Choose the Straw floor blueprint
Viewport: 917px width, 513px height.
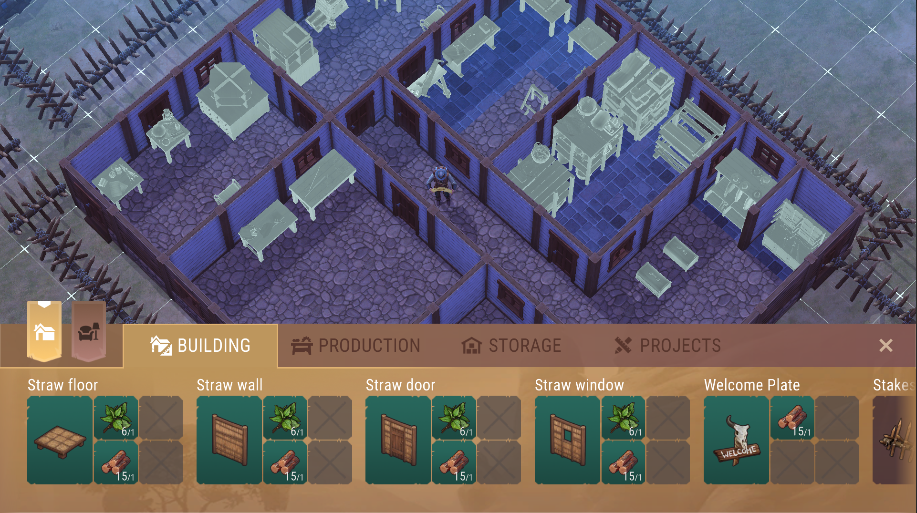point(60,440)
